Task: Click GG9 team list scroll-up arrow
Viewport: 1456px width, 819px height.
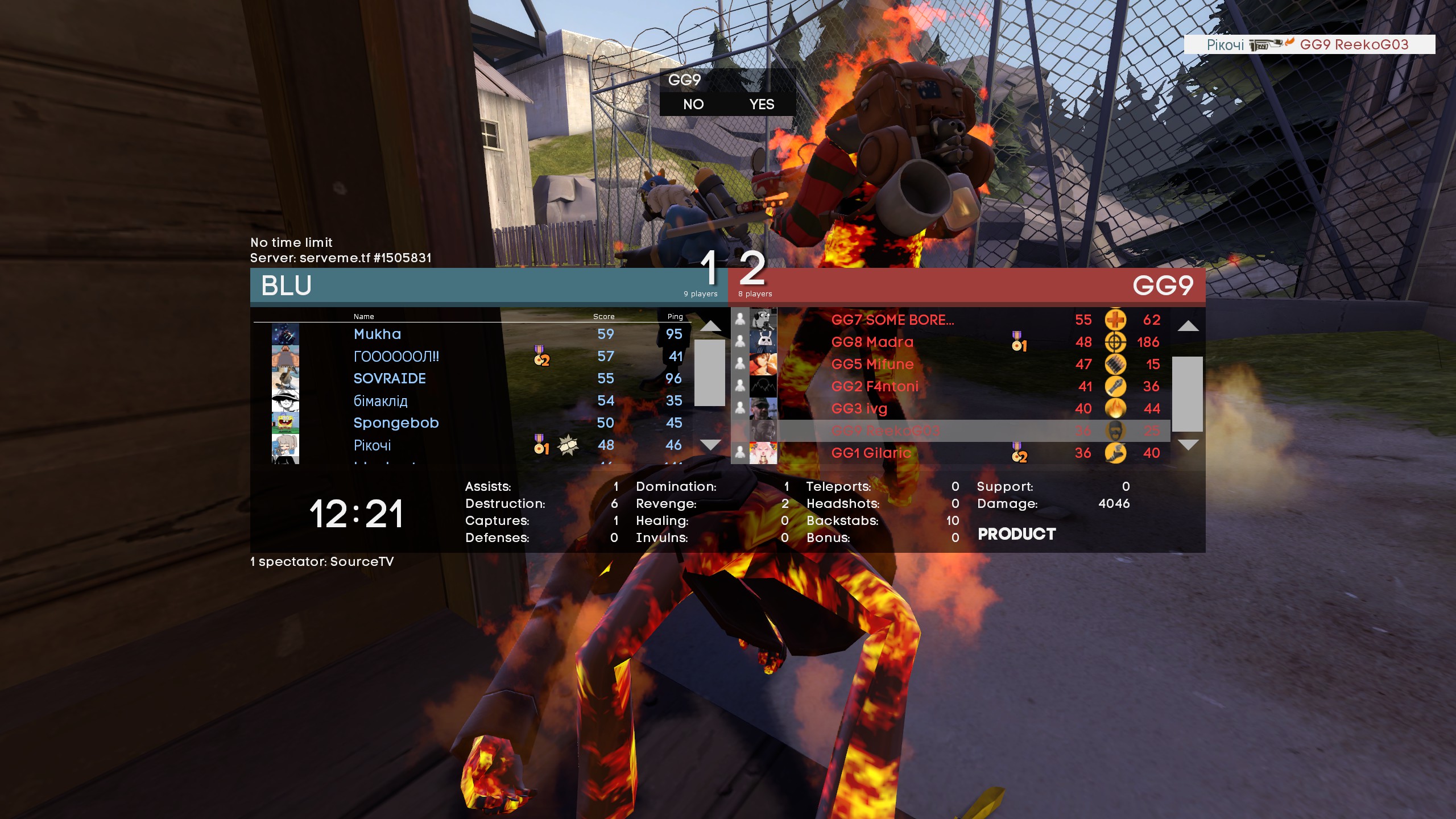Action: 1188,326
